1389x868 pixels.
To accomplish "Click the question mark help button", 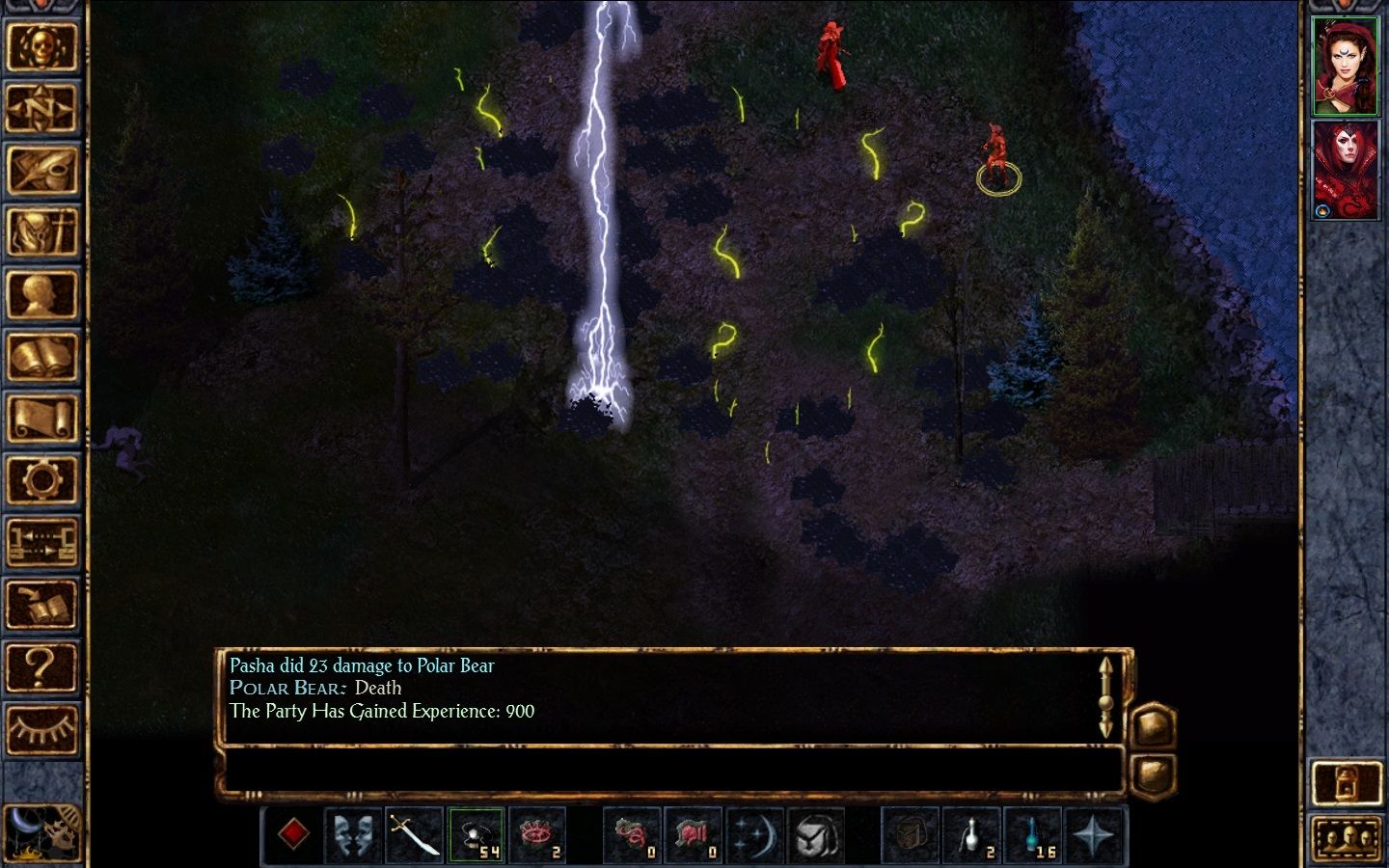I will tap(41, 666).
